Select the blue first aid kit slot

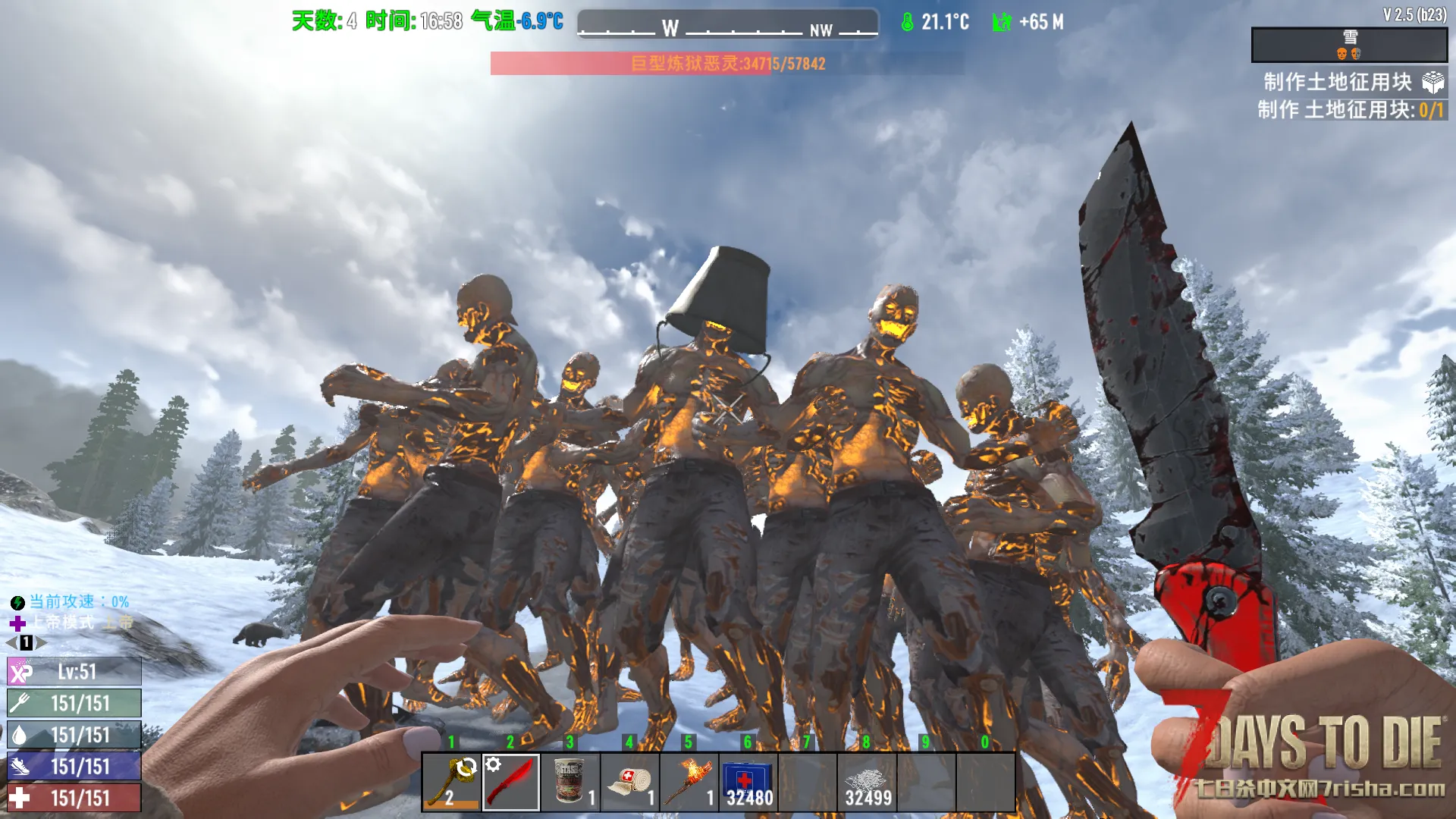click(748, 782)
